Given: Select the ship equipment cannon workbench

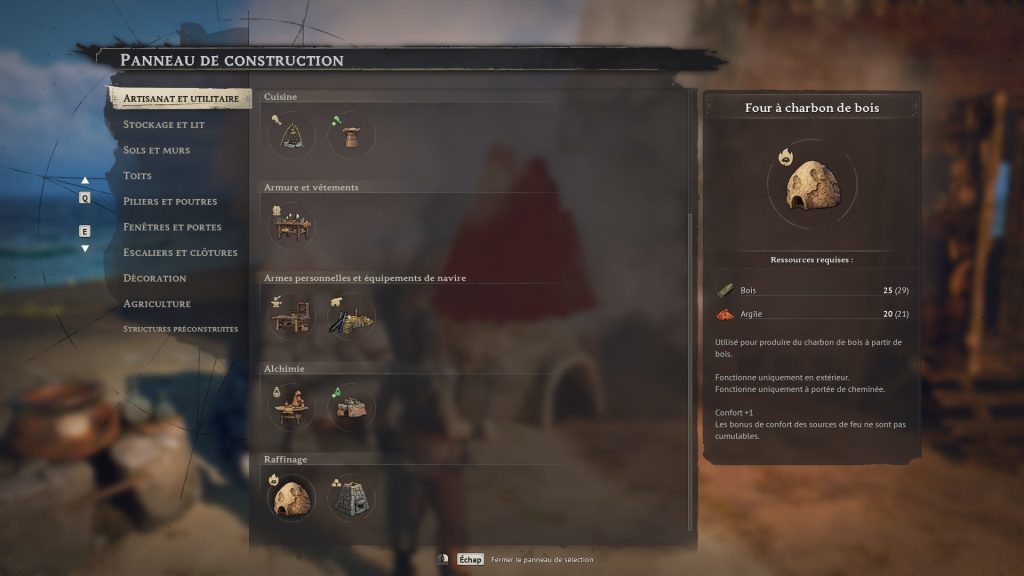Looking at the screenshot, I should (x=351, y=316).
